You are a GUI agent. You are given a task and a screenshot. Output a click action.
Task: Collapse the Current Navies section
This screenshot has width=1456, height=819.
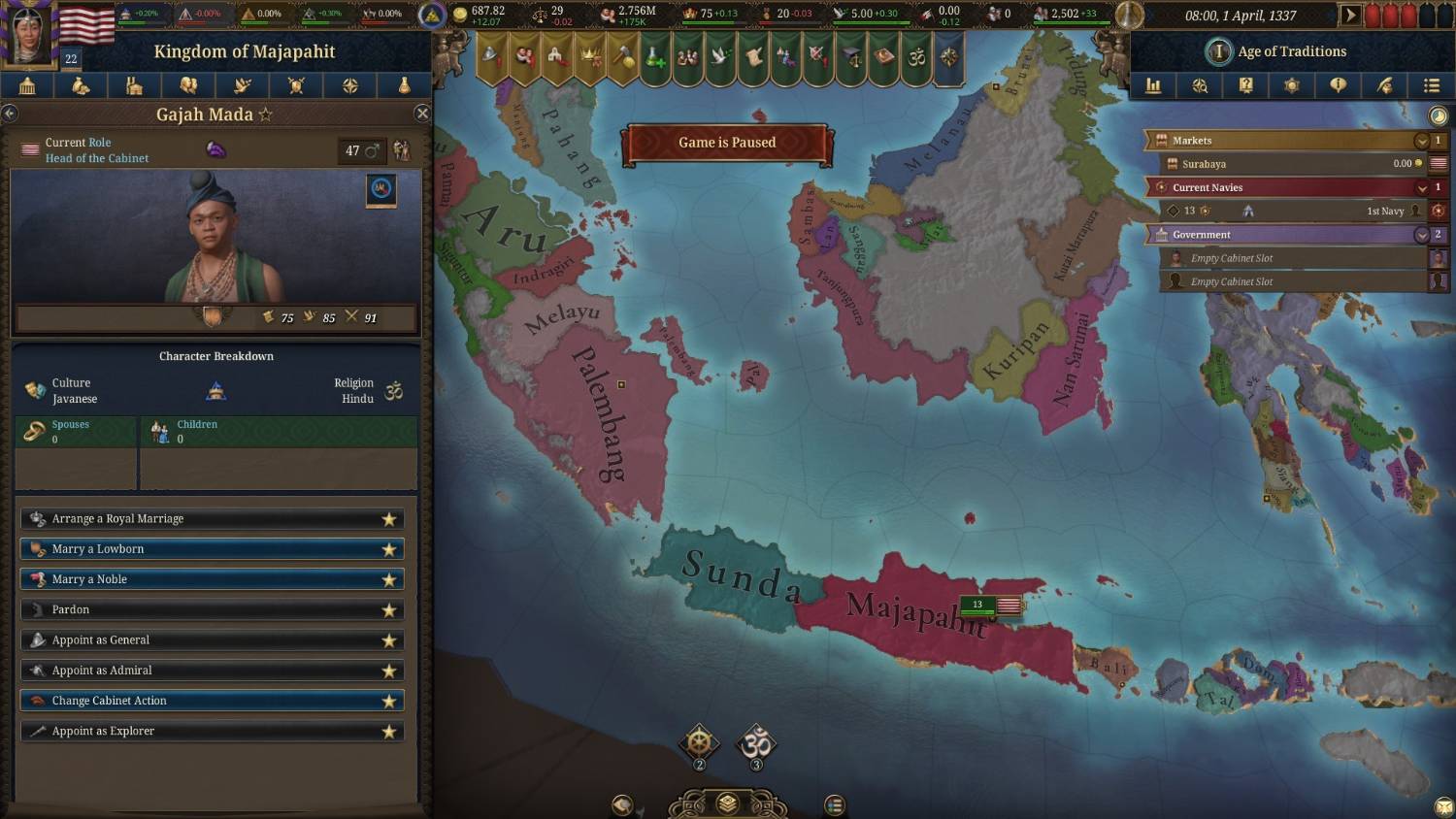coord(1422,187)
